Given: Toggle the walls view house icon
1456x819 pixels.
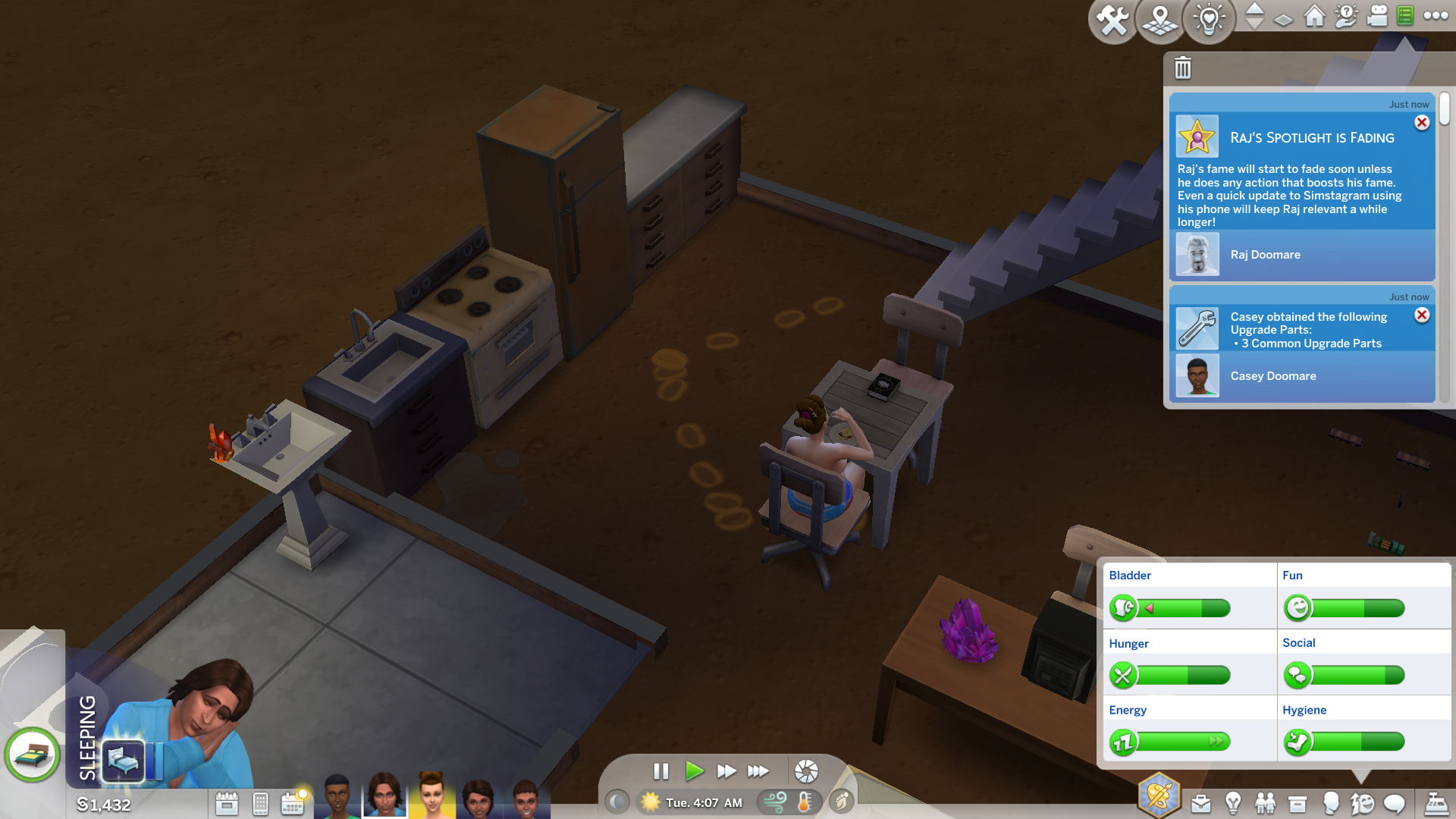Looking at the screenshot, I should click(1314, 17).
